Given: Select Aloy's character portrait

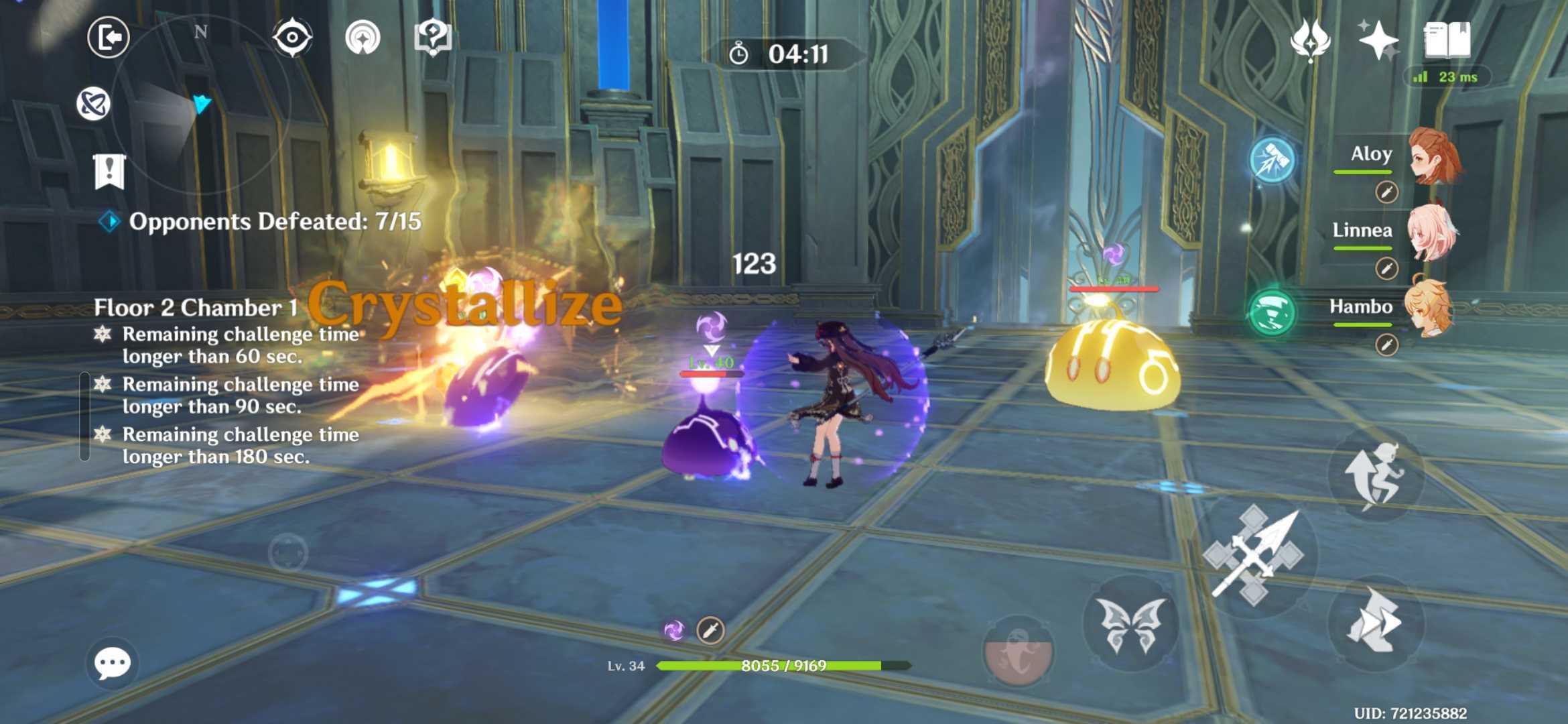Looking at the screenshot, I should tap(1434, 154).
